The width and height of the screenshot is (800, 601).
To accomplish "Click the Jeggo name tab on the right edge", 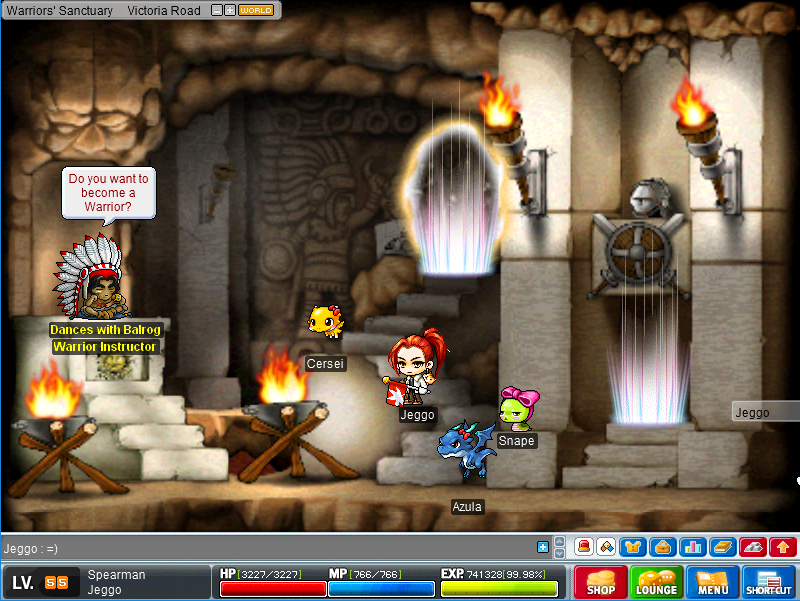I will point(765,412).
